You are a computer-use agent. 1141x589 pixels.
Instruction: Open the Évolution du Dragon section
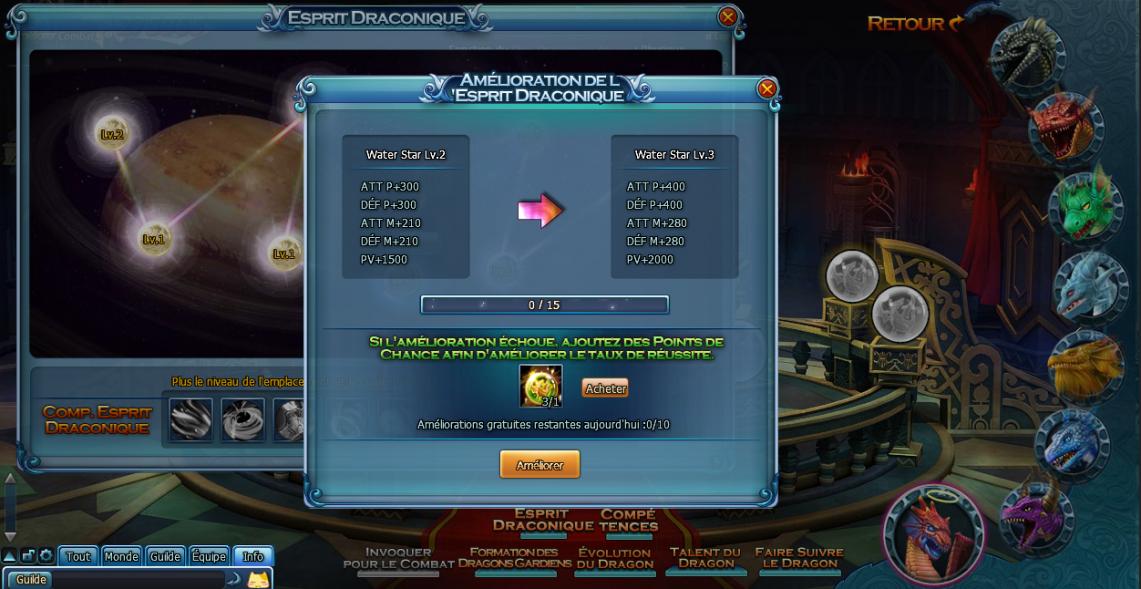pyautogui.click(x=614, y=558)
